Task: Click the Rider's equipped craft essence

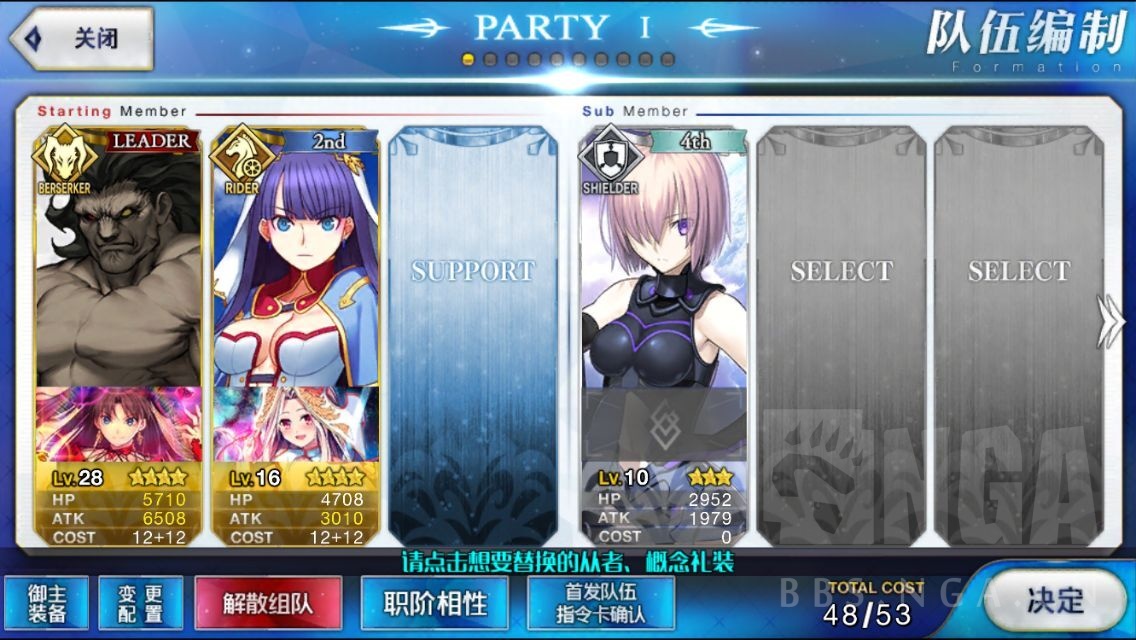Action: click(x=296, y=424)
